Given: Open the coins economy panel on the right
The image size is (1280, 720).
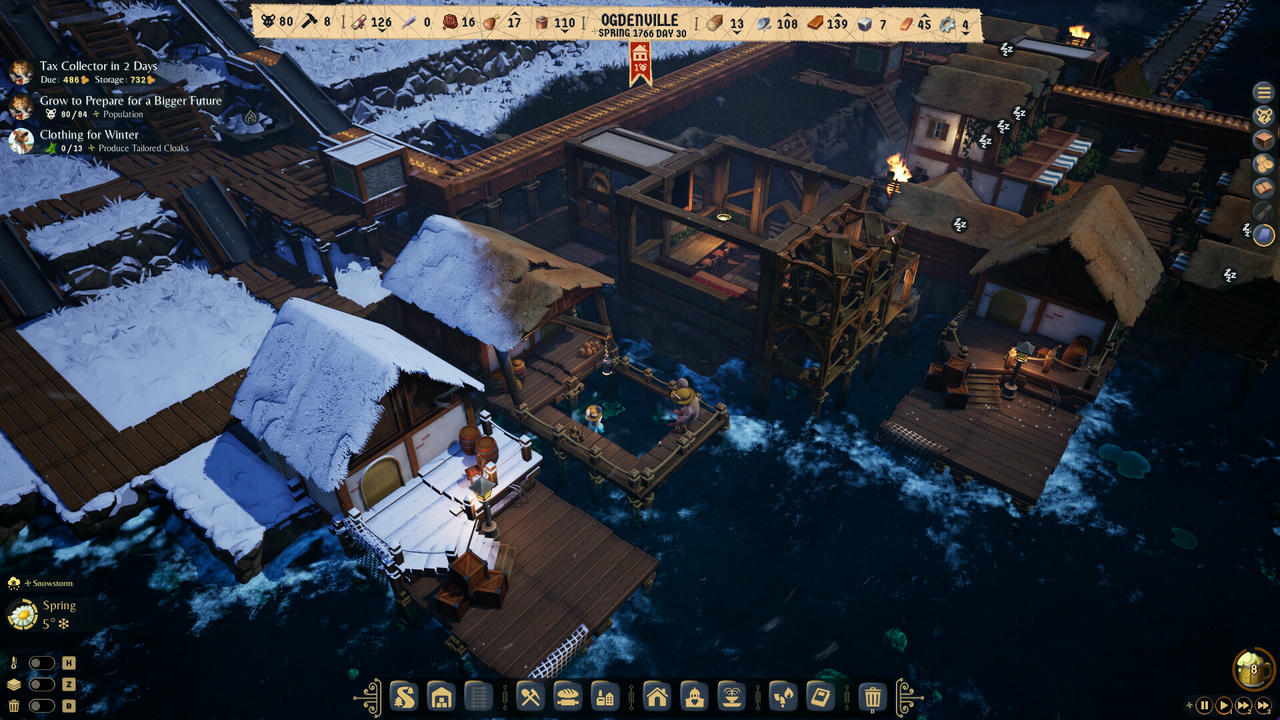Looking at the screenshot, I should 1263,164.
